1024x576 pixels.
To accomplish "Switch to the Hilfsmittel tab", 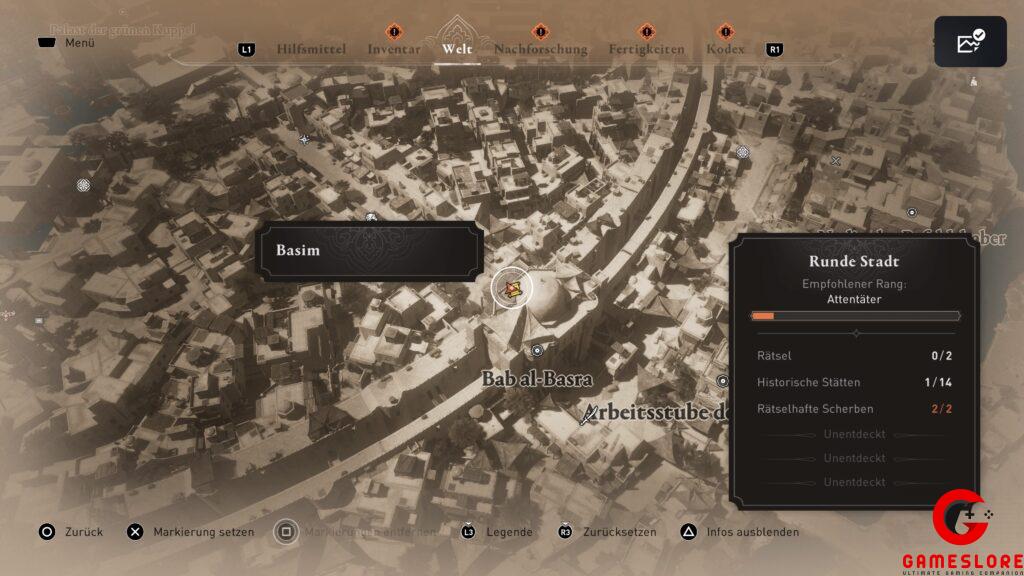I will (311, 49).
